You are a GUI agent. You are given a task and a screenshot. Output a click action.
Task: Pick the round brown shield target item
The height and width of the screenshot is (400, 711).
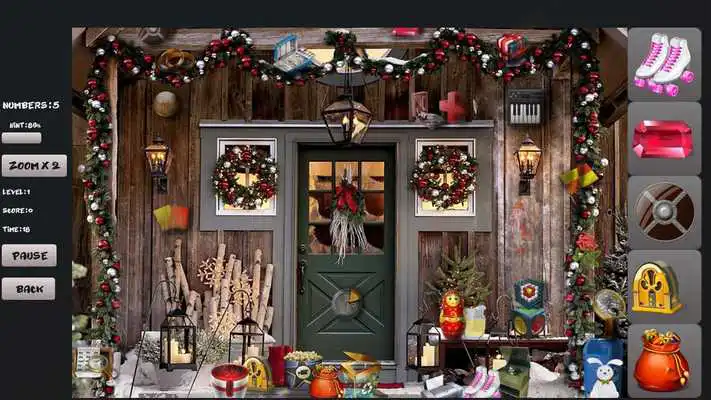tap(664, 211)
